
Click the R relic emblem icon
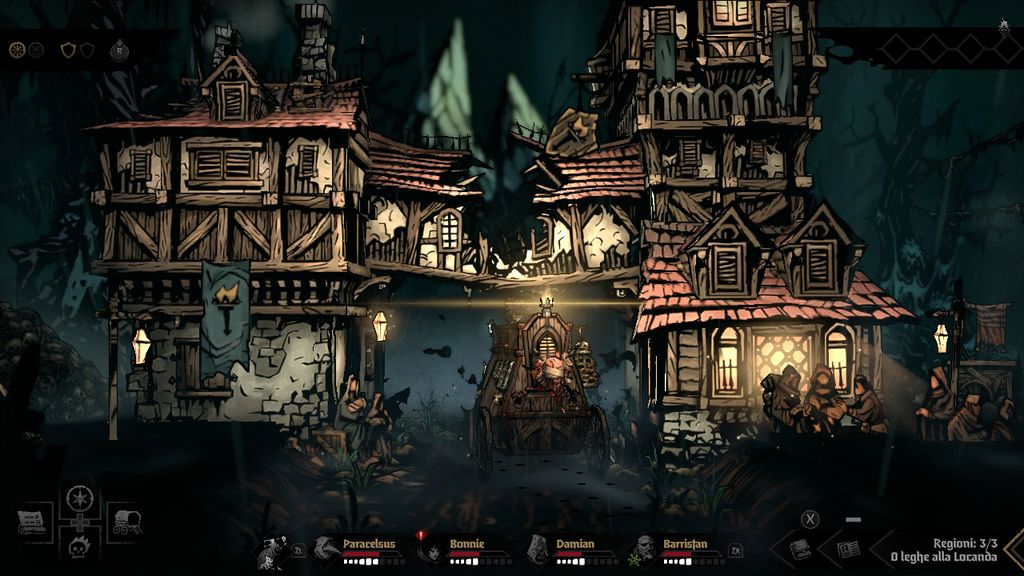(119, 49)
